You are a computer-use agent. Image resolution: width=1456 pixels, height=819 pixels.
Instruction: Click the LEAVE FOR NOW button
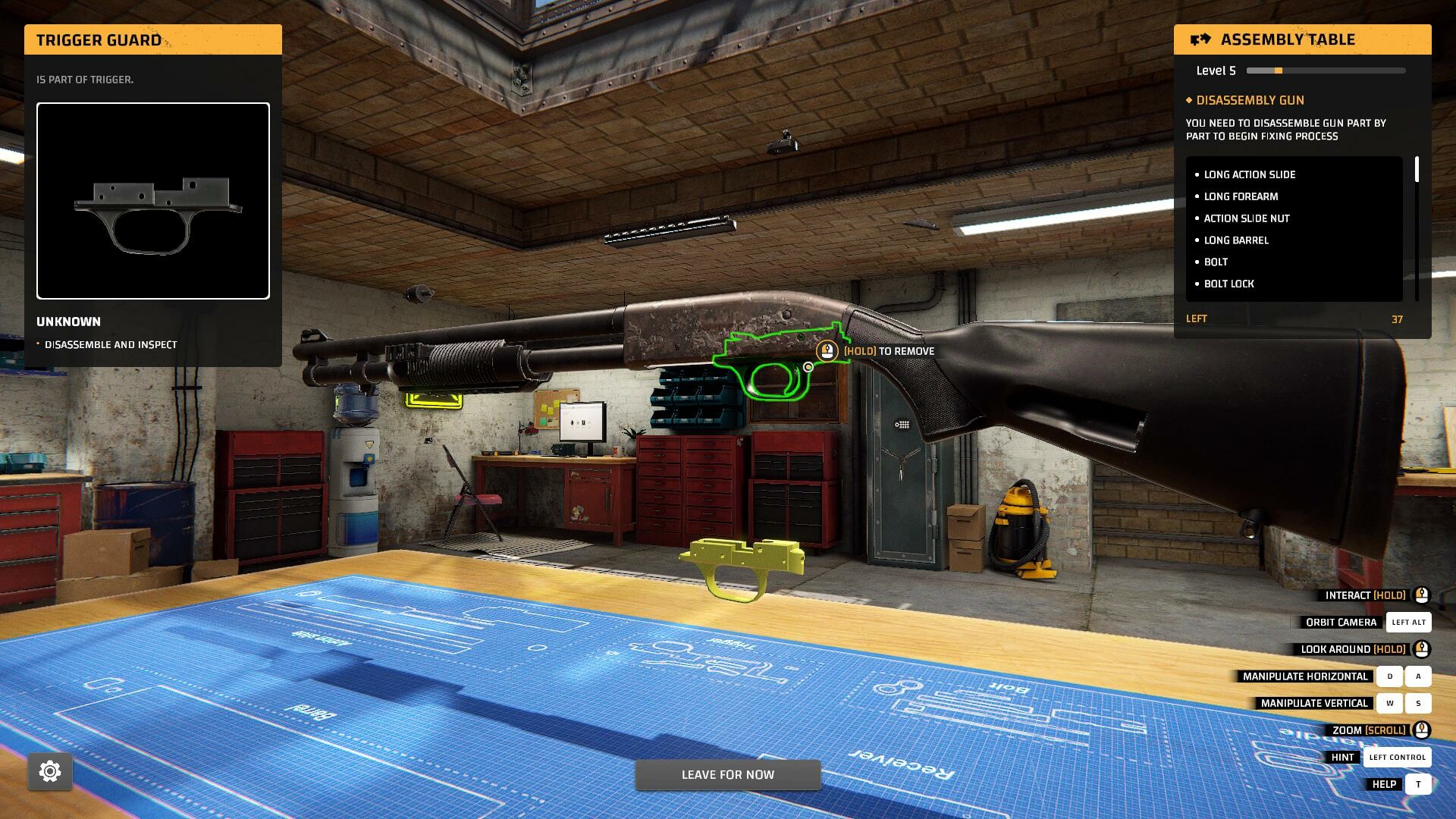click(x=727, y=774)
